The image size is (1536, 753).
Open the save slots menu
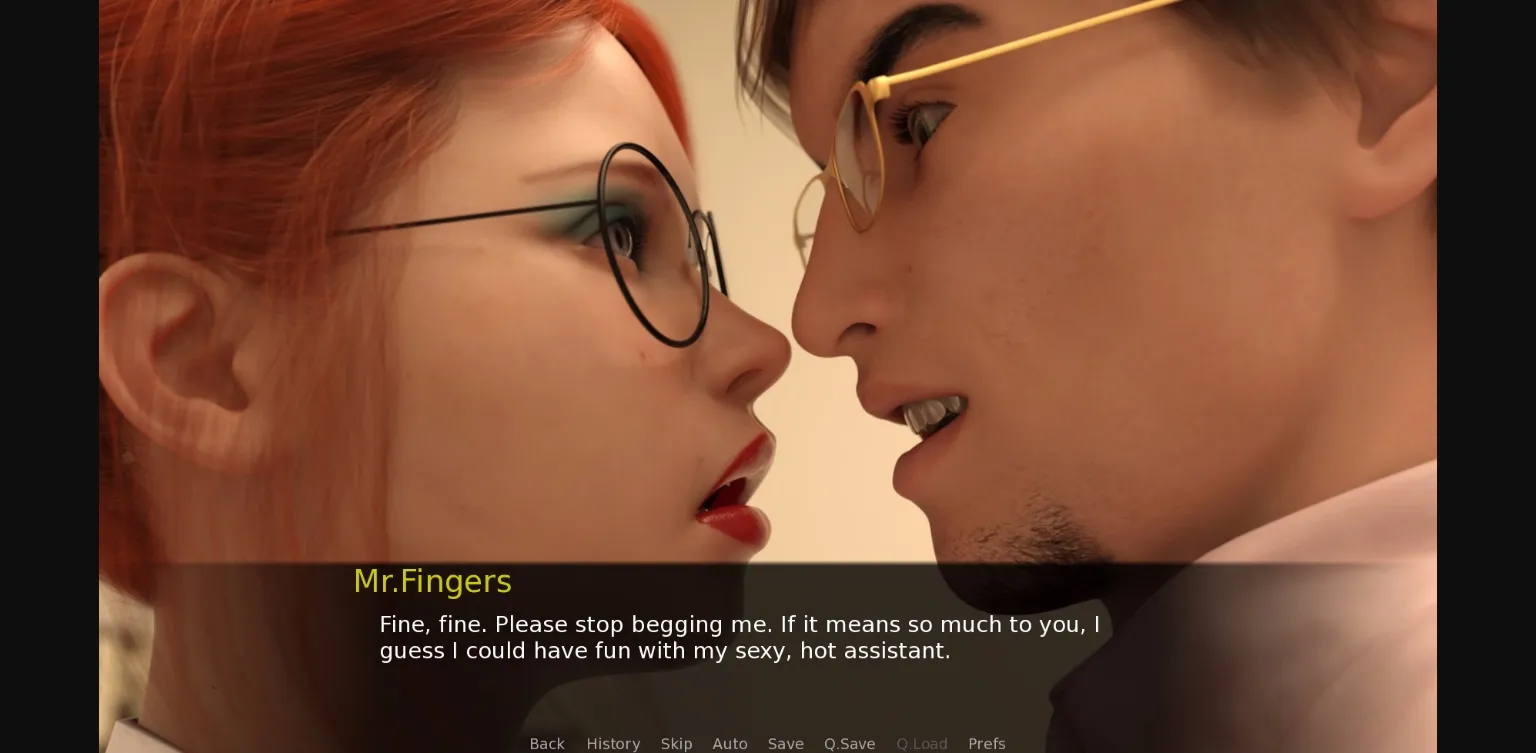pyautogui.click(x=786, y=744)
